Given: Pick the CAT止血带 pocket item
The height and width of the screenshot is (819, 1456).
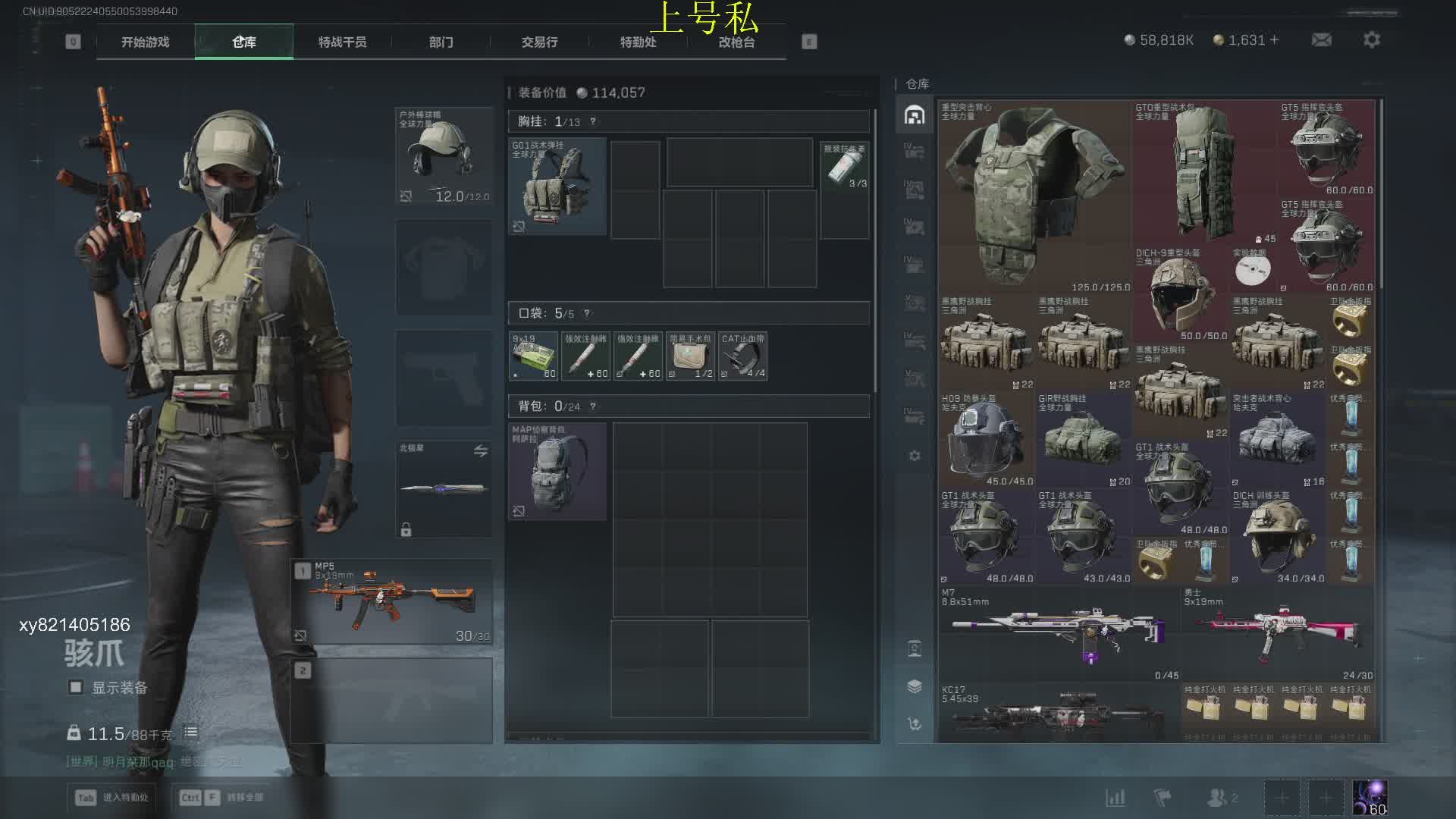Looking at the screenshot, I should 742,356.
